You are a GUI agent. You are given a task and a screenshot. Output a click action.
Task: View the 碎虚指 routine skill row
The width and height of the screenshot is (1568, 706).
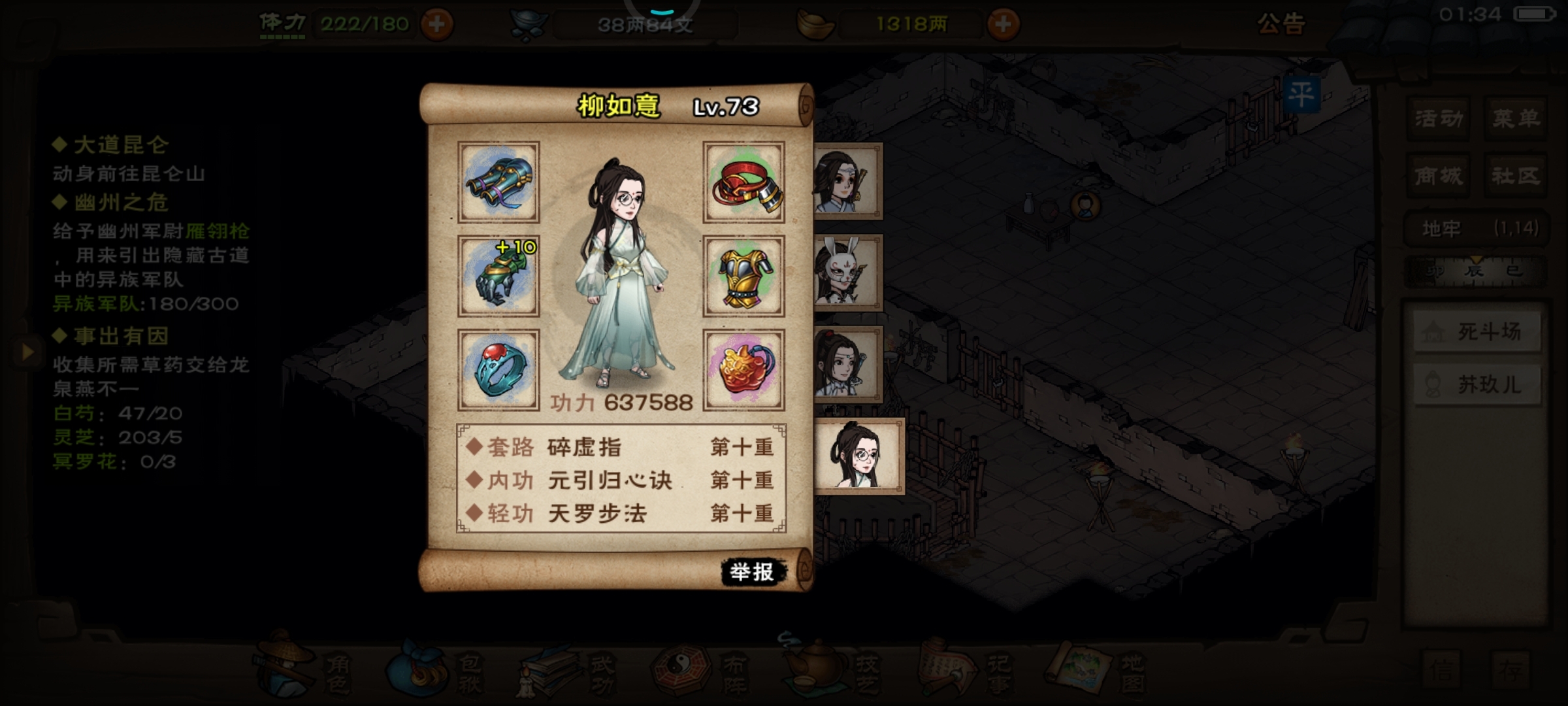coord(621,447)
